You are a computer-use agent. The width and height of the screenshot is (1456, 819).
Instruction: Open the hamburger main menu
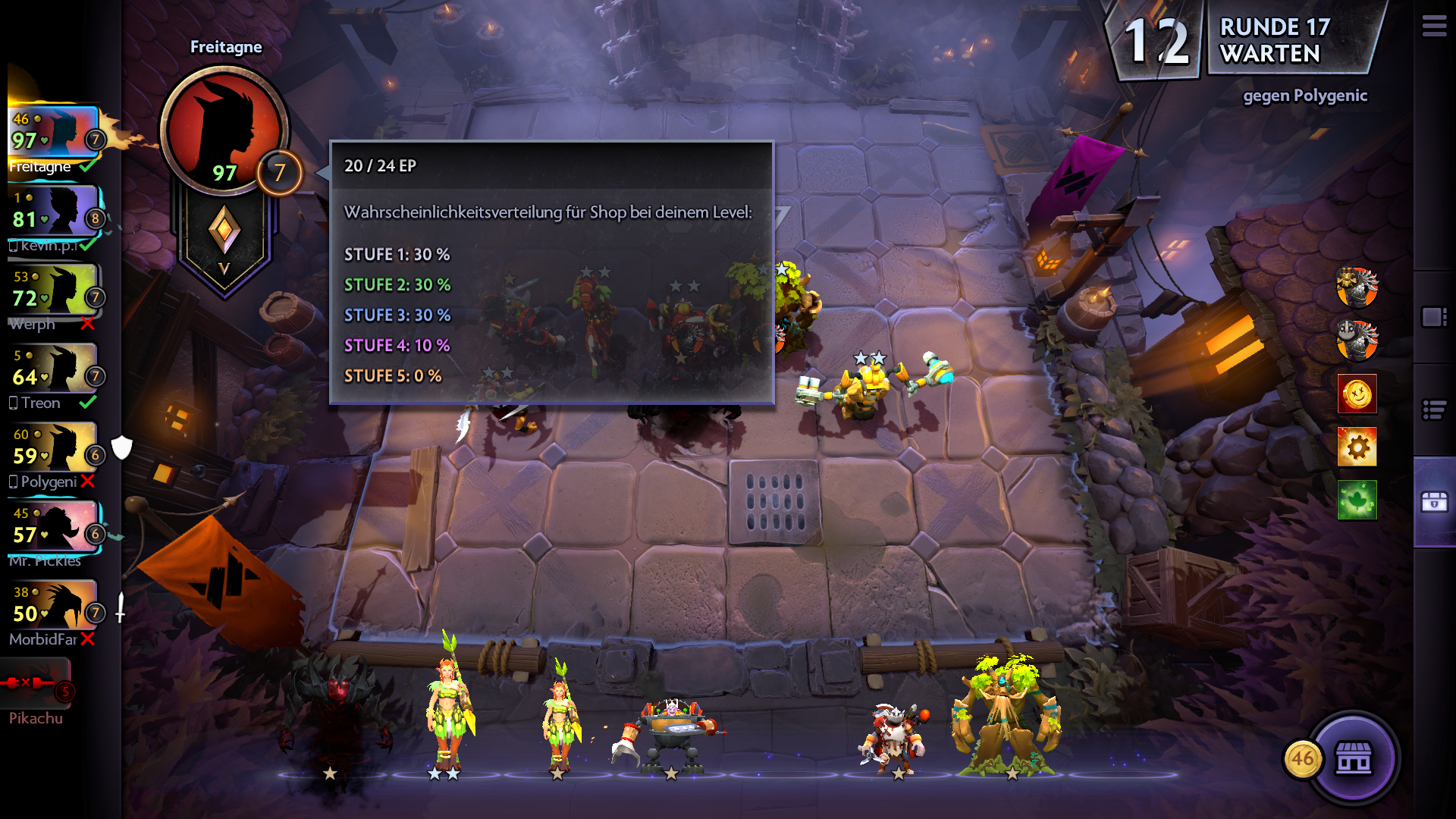coord(1433,27)
